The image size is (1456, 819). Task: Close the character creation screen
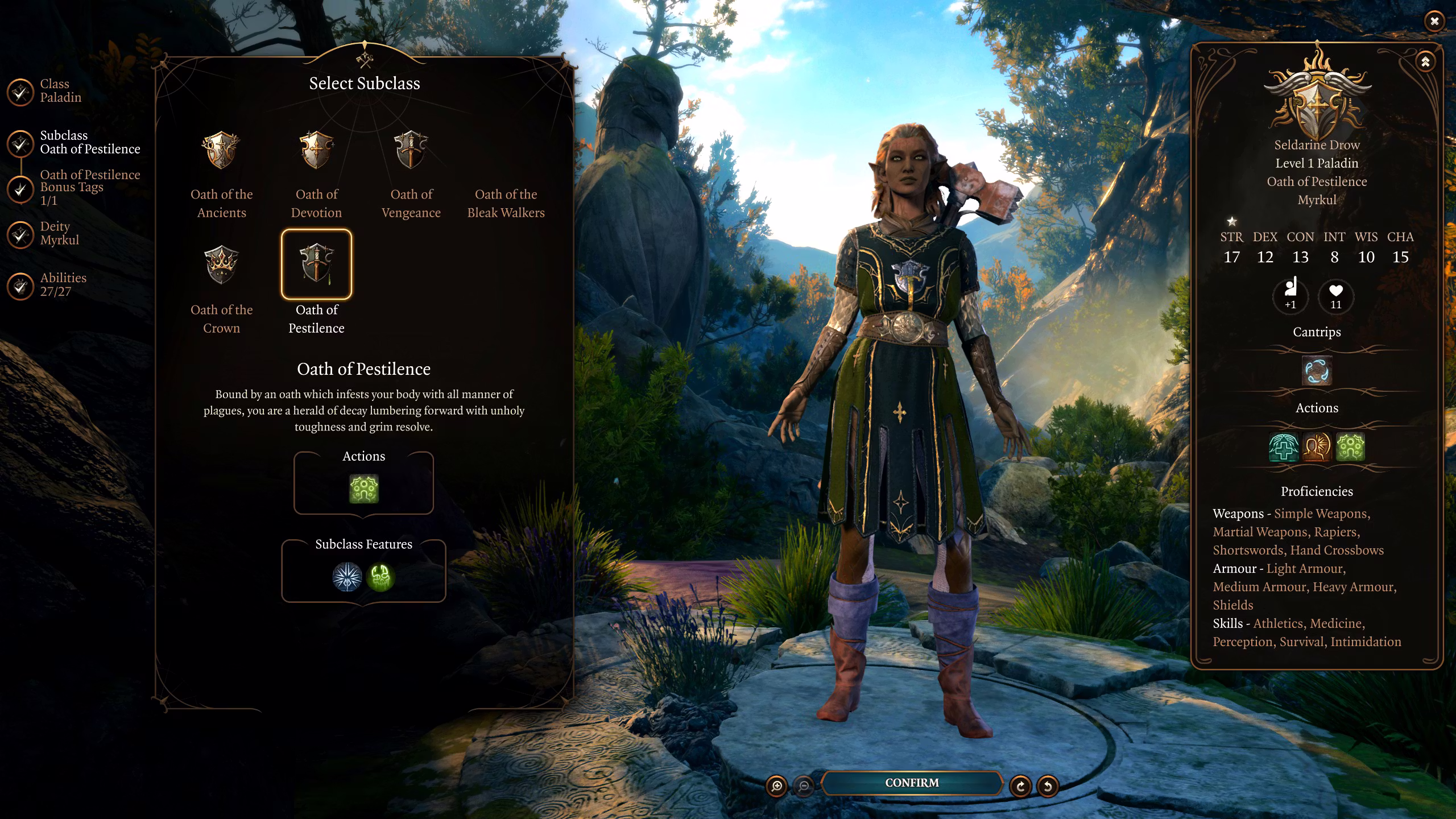tap(1434, 22)
